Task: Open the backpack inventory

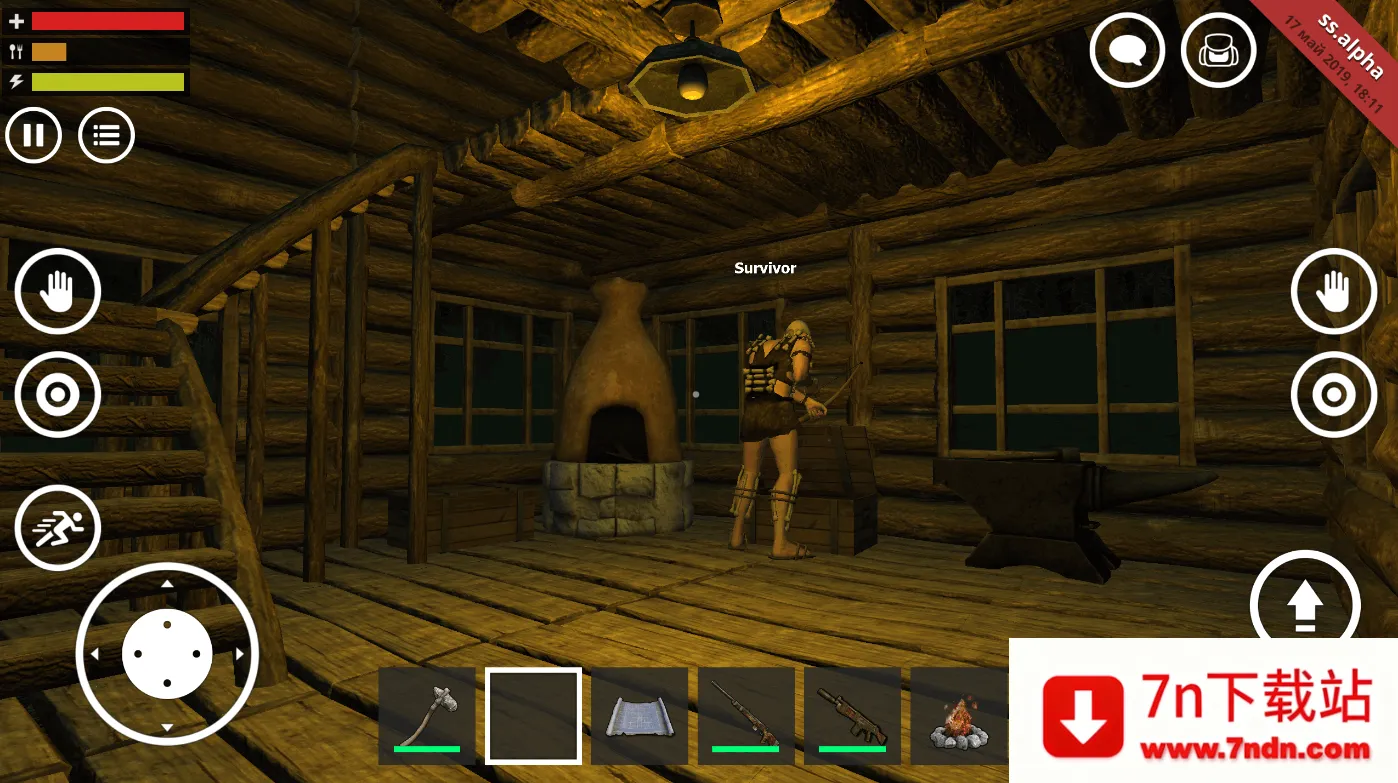Action: pos(1218,50)
